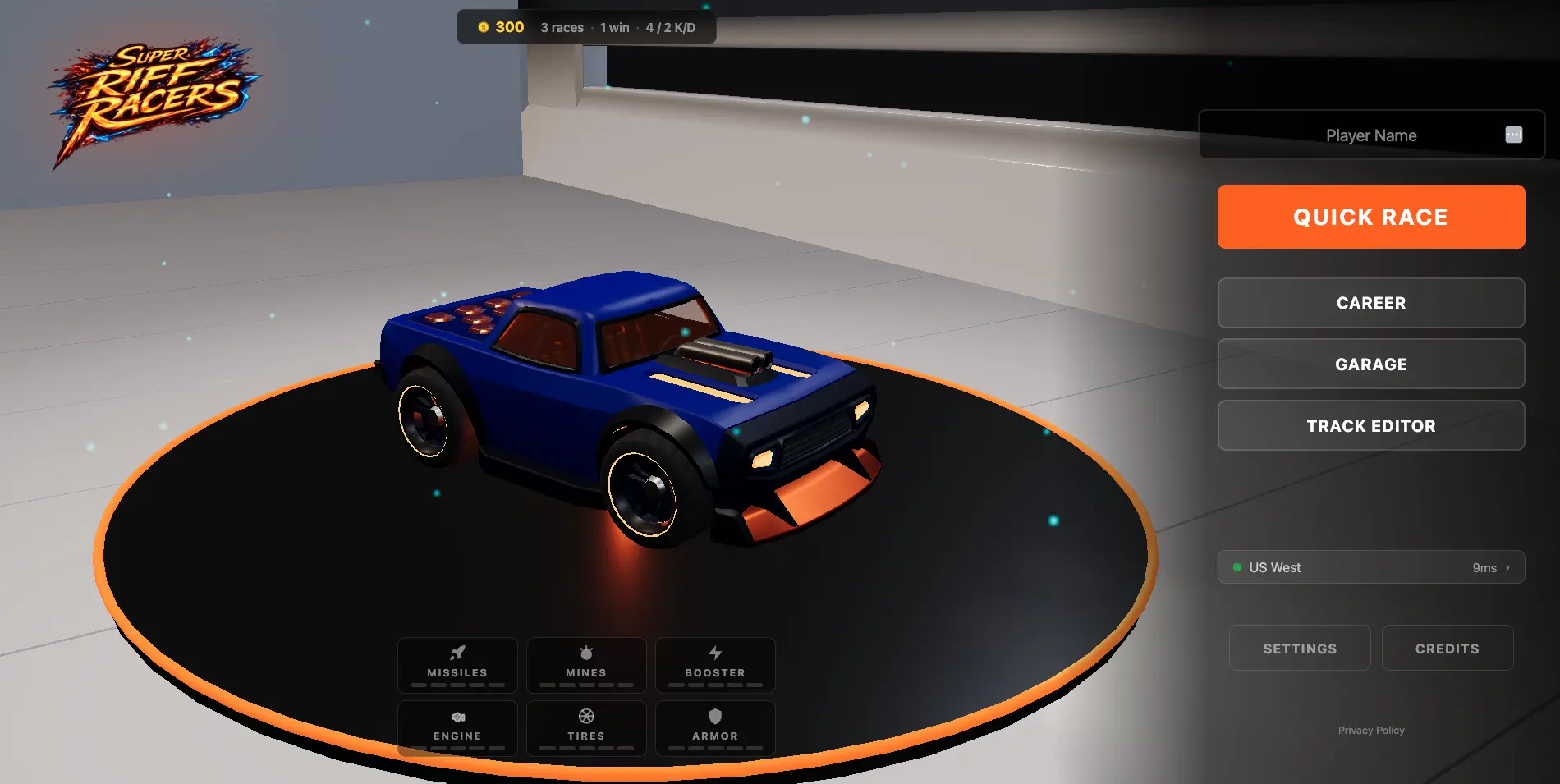Click the edit icon in Player Name field
The width and height of the screenshot is (1560, 784).
(1513, 135)
